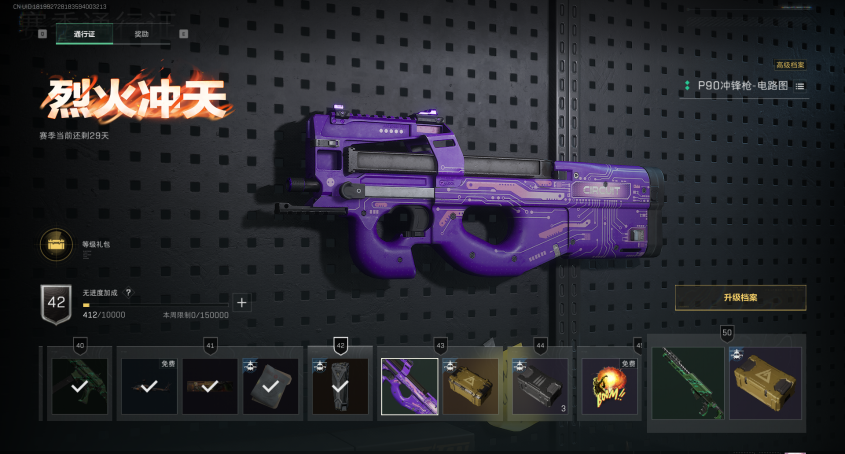The height and width of the screenshot is (454, 845).
Task: Pick the green rifle reward at level 50
Action: (688, 383)
